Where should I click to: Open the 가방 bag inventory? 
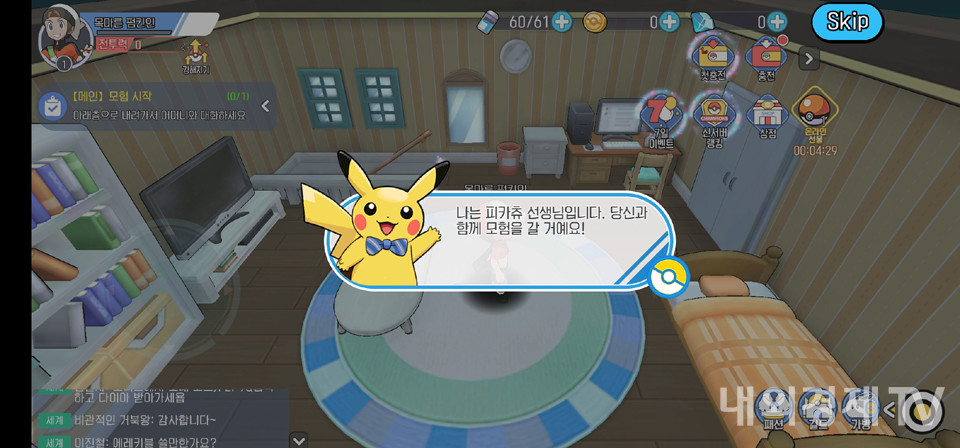pyautogui.click(x=860, y=407)
